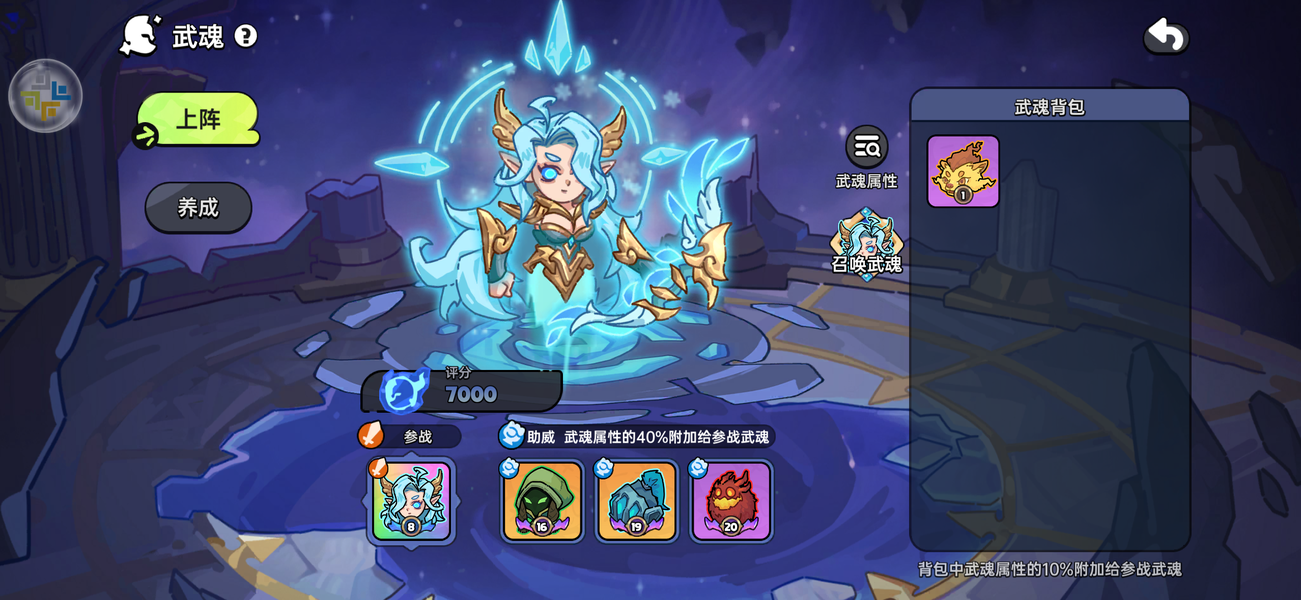Tap the 召唤武魂 summon button
Image resolution: width=1301 pixels, height=600 pixels.
[x=866, y=244]
